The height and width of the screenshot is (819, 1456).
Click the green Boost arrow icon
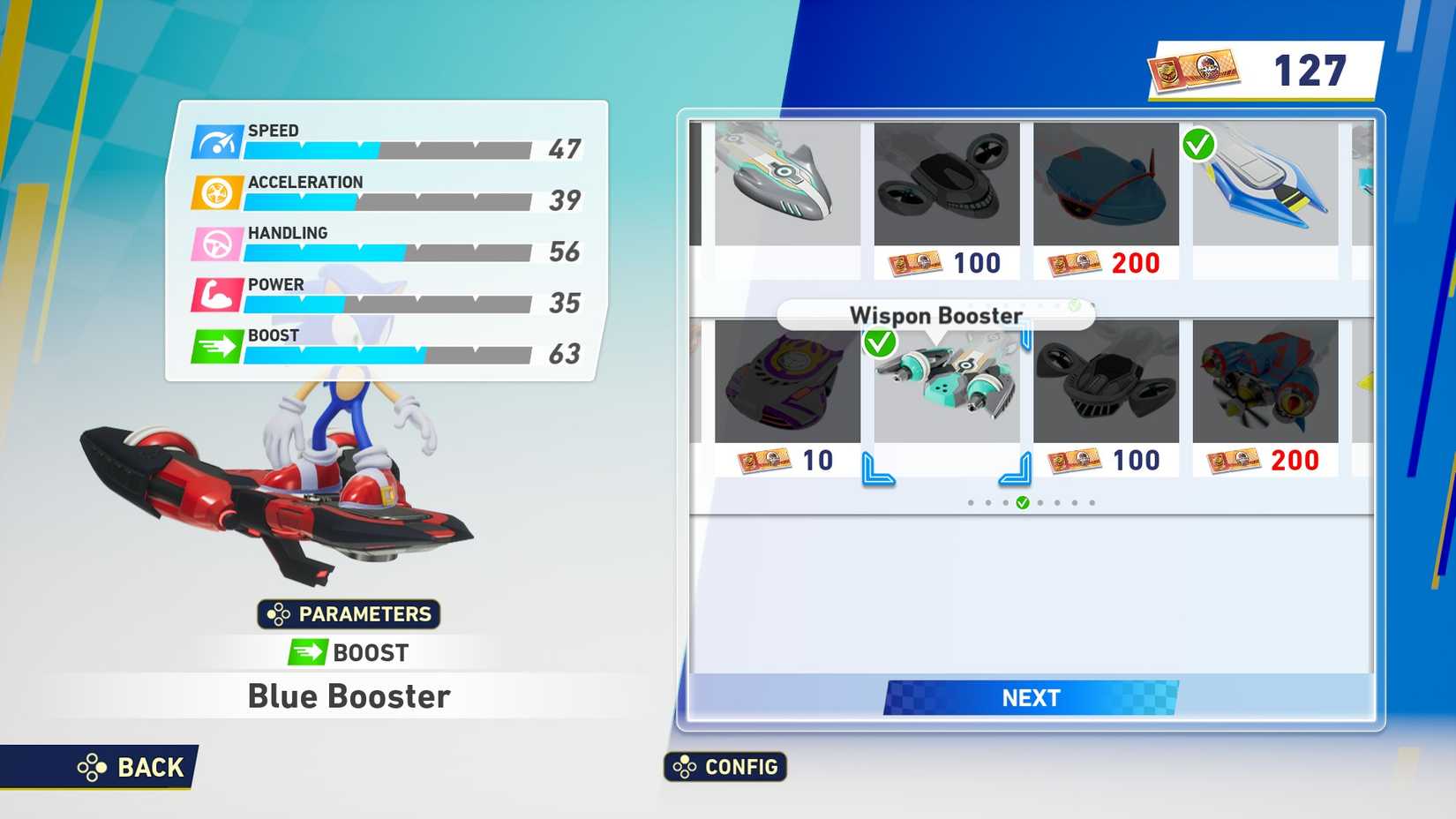[215, 347]
